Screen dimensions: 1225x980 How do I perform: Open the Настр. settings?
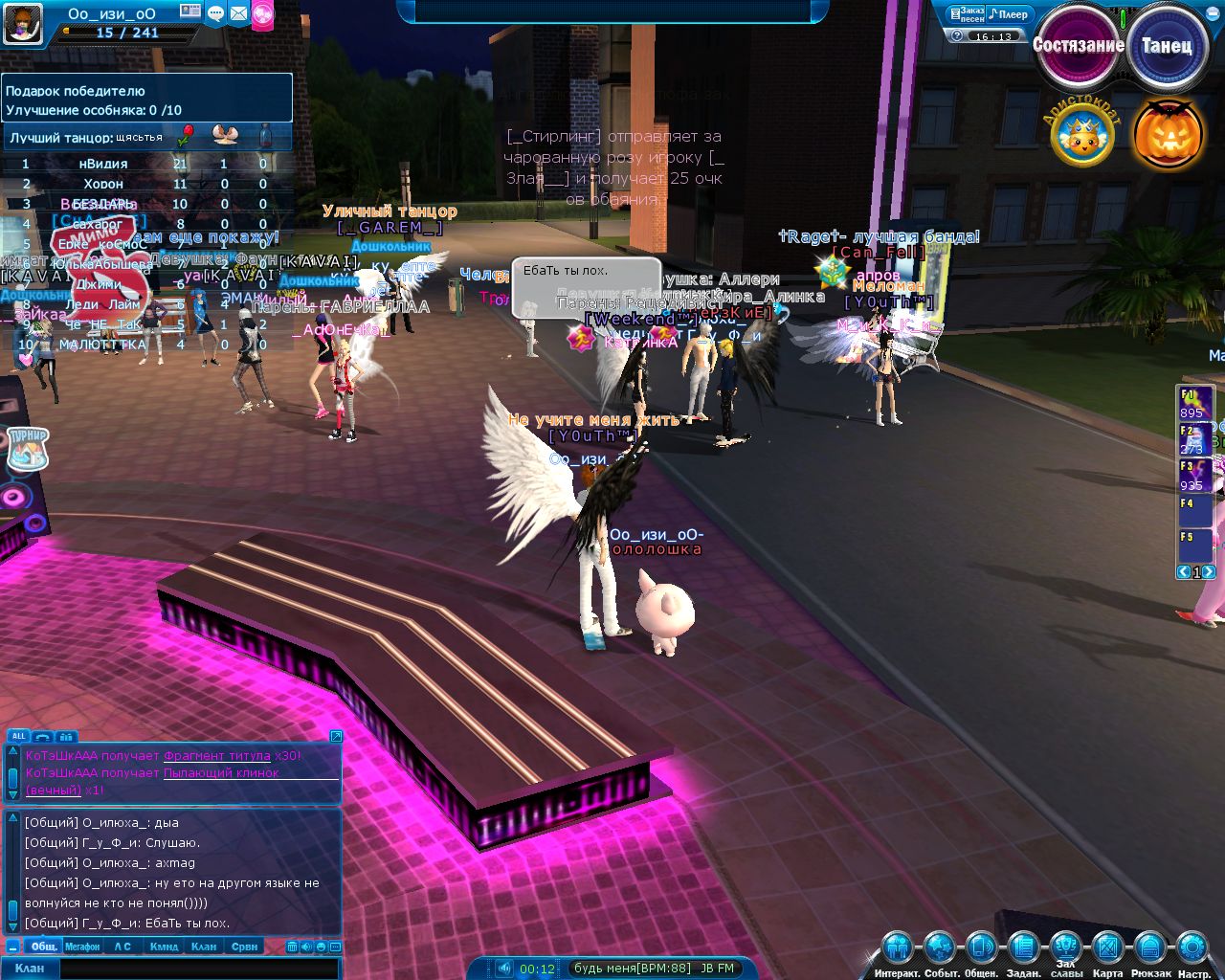click(x=1192, y=949)
